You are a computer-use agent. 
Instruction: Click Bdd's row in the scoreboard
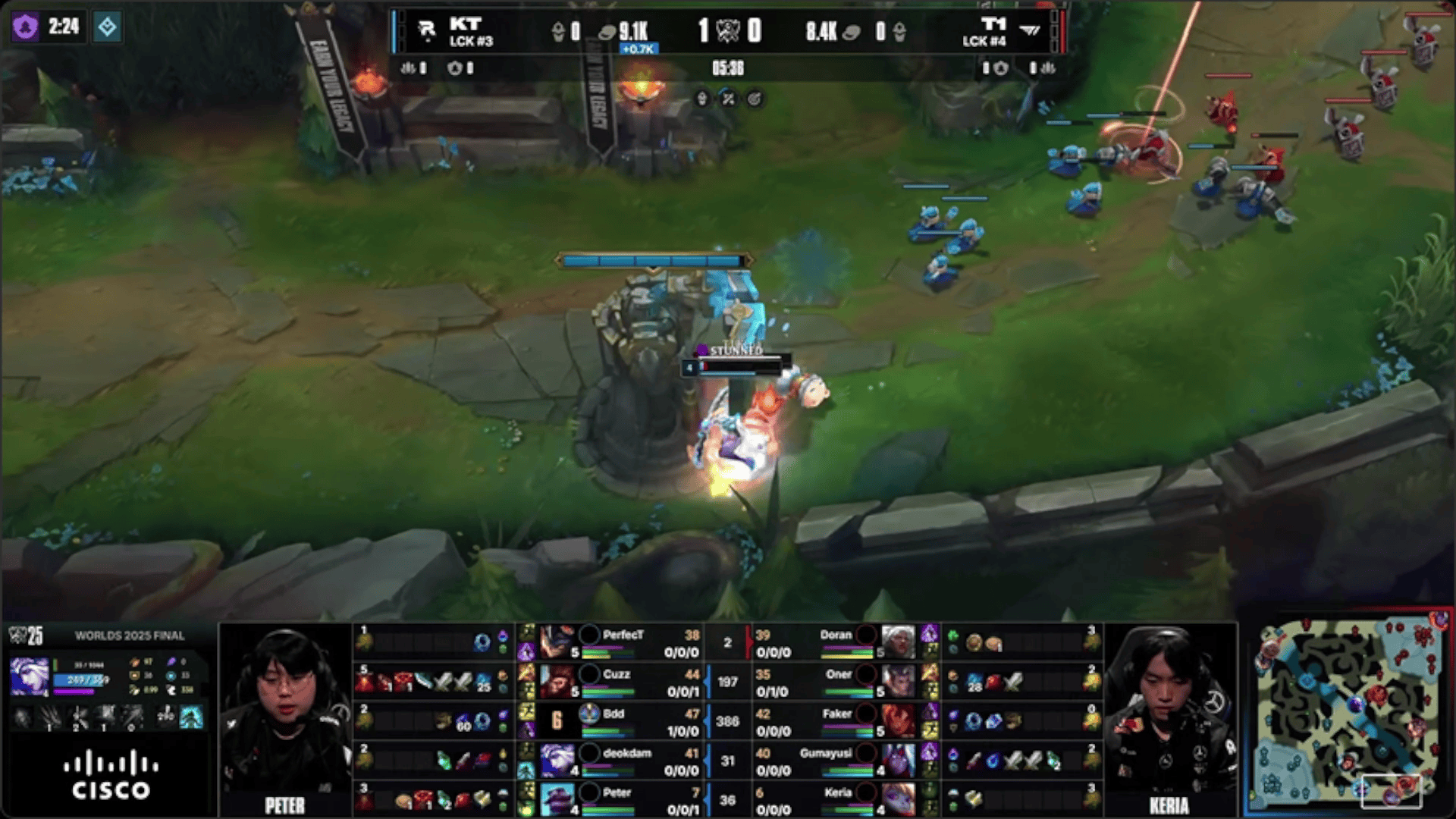tap(637, 721)
